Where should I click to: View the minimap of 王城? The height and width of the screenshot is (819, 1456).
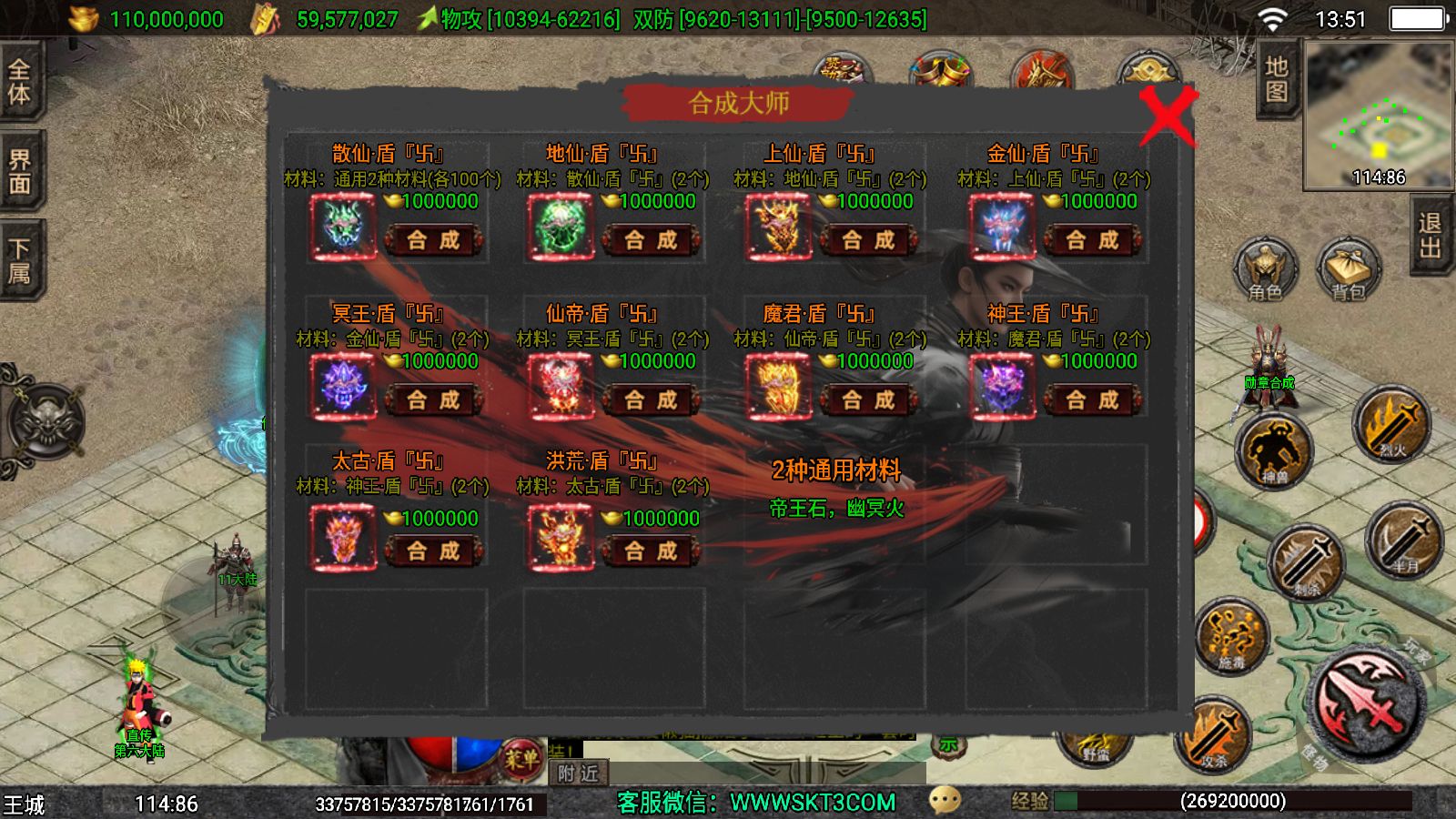pyautogui.click(x=1378, y=114)
